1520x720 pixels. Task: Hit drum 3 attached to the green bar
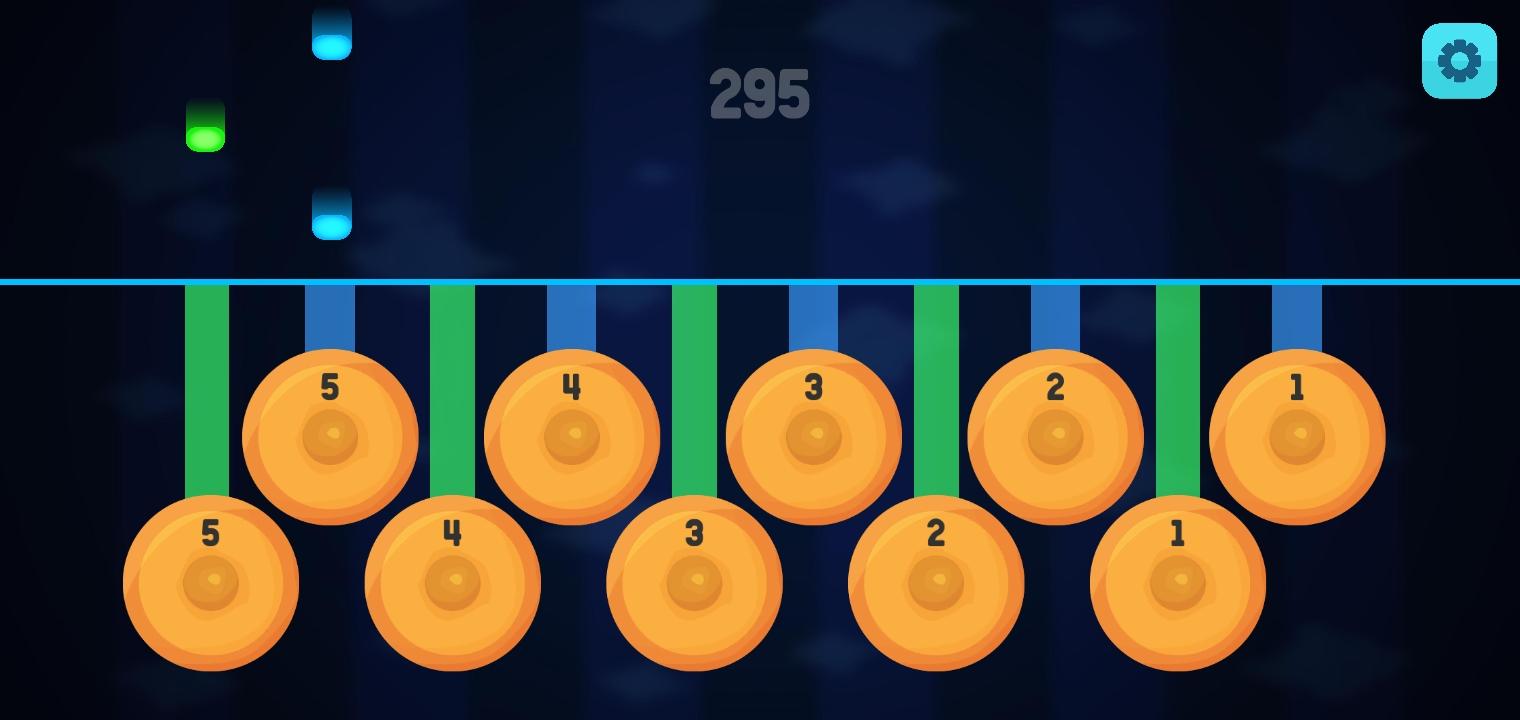[x=694, y=583]
